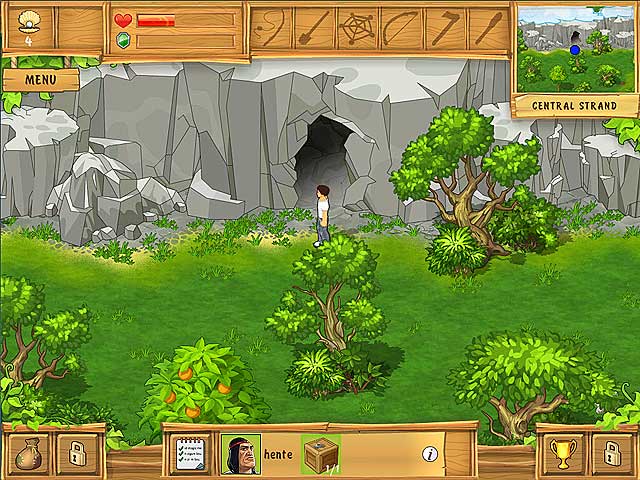Open the wooden MENU sign
Viewport: 640px width, 480px height.
(40, 79)
